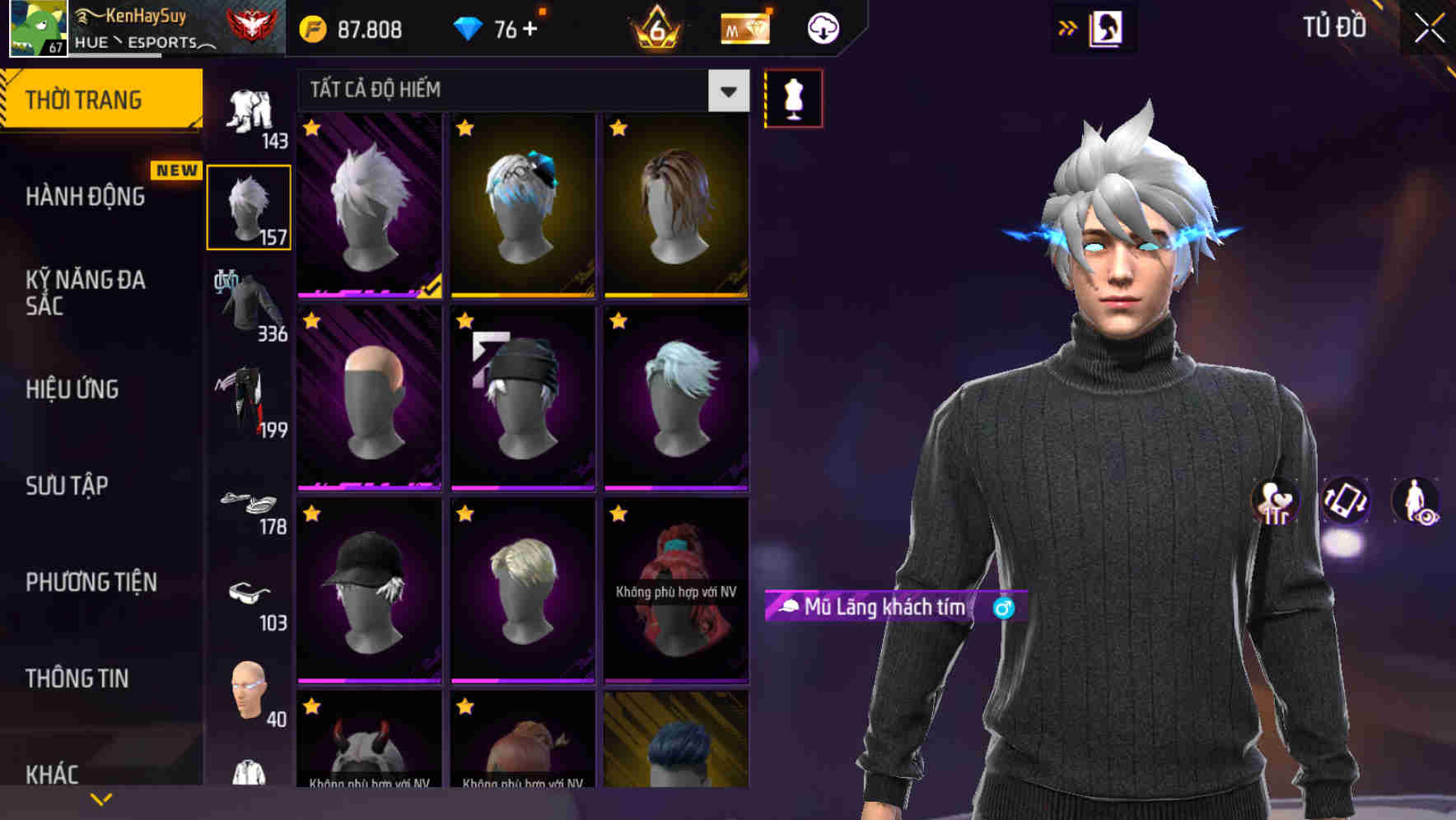
Task: Click the rank crown badge showing level 6
Action: pyautogui.click(x=655, y=27)
